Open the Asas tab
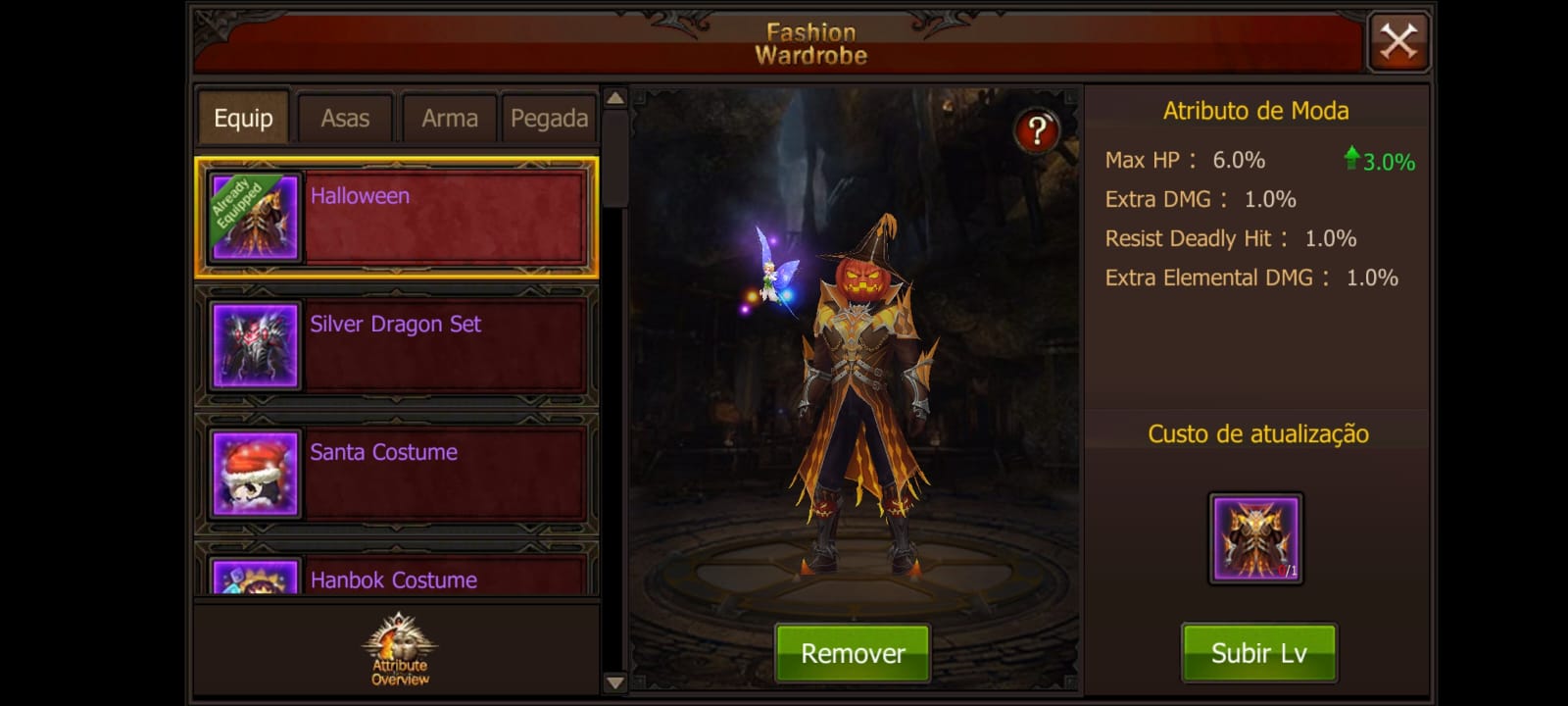Image resolution: width=1568 pixels, height=706 pixels. click(345, 119)
